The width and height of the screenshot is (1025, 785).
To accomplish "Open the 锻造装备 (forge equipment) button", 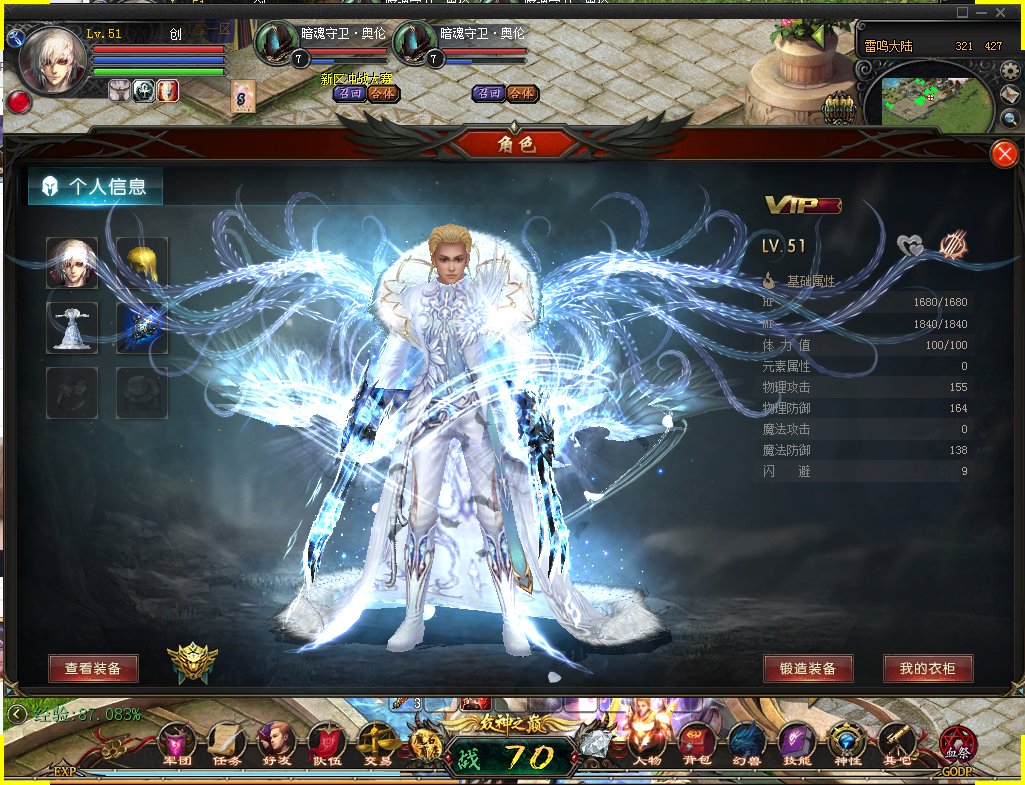I will click(807, 669).
